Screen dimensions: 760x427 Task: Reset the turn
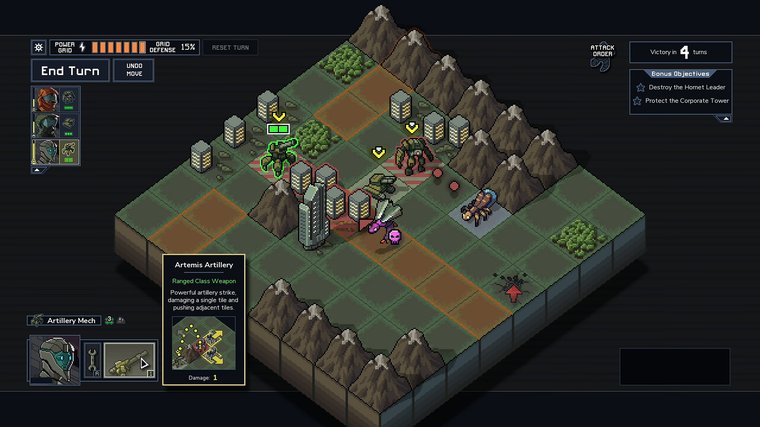point(230,47)
